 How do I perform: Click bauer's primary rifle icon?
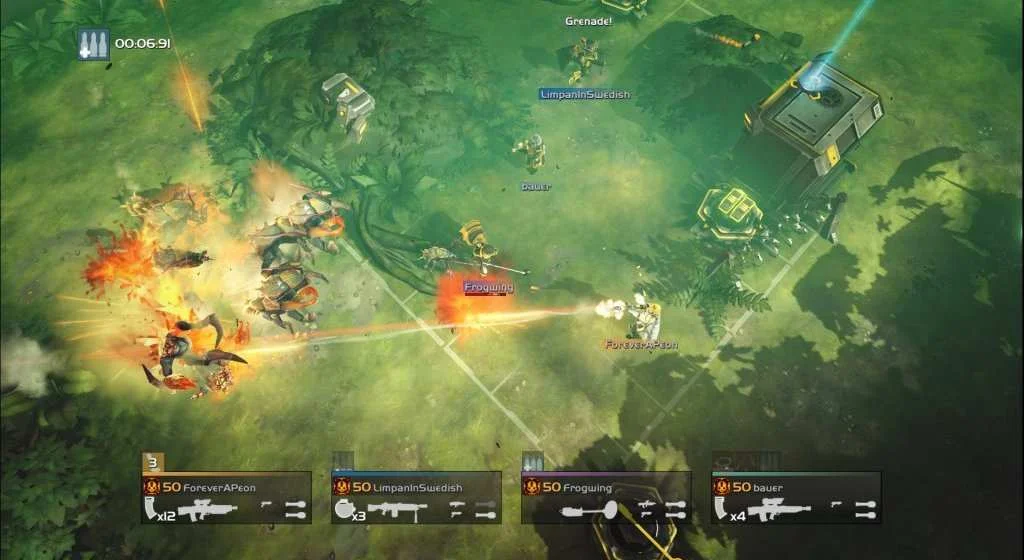[779, 510]
